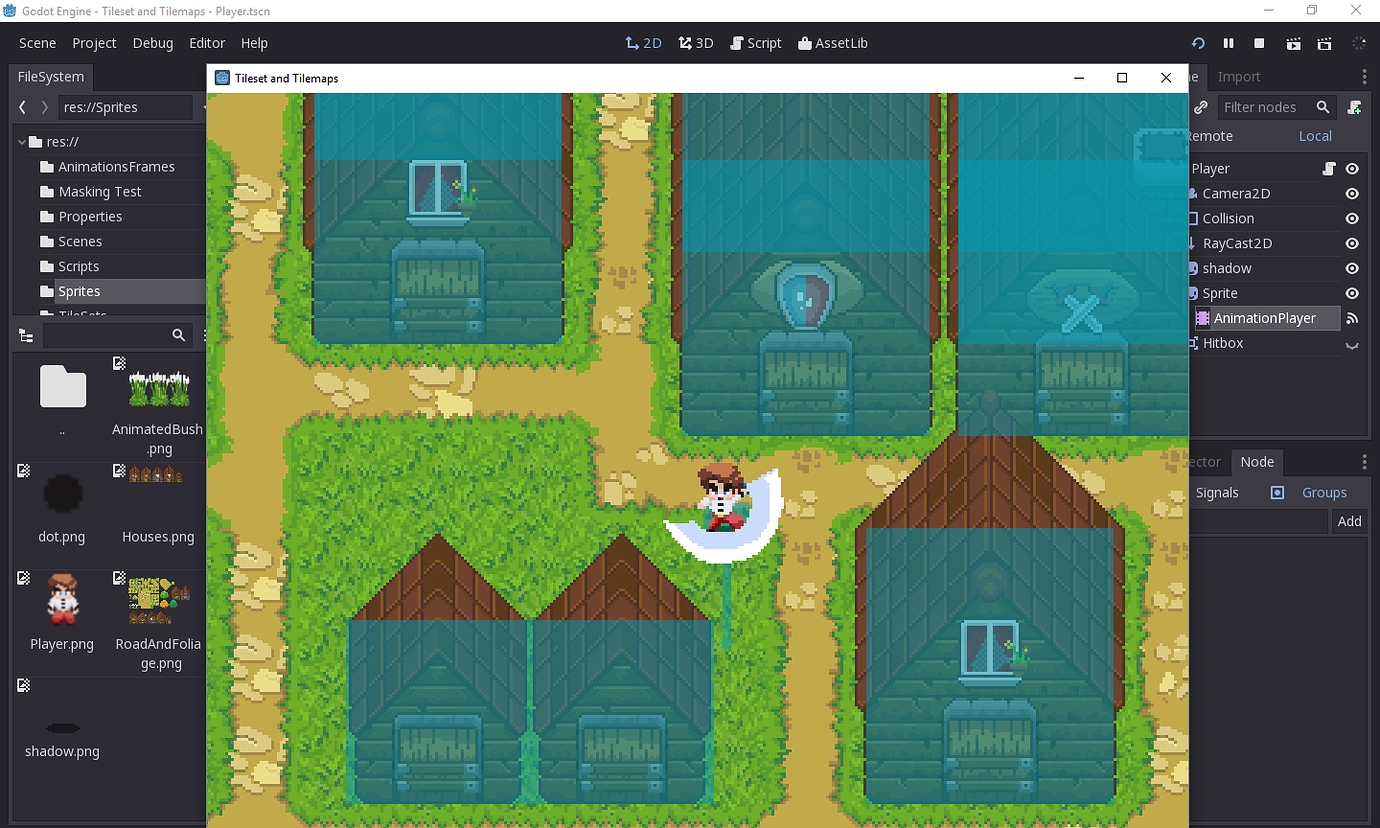Open the AssetLib workspace

tap(832, 43)
